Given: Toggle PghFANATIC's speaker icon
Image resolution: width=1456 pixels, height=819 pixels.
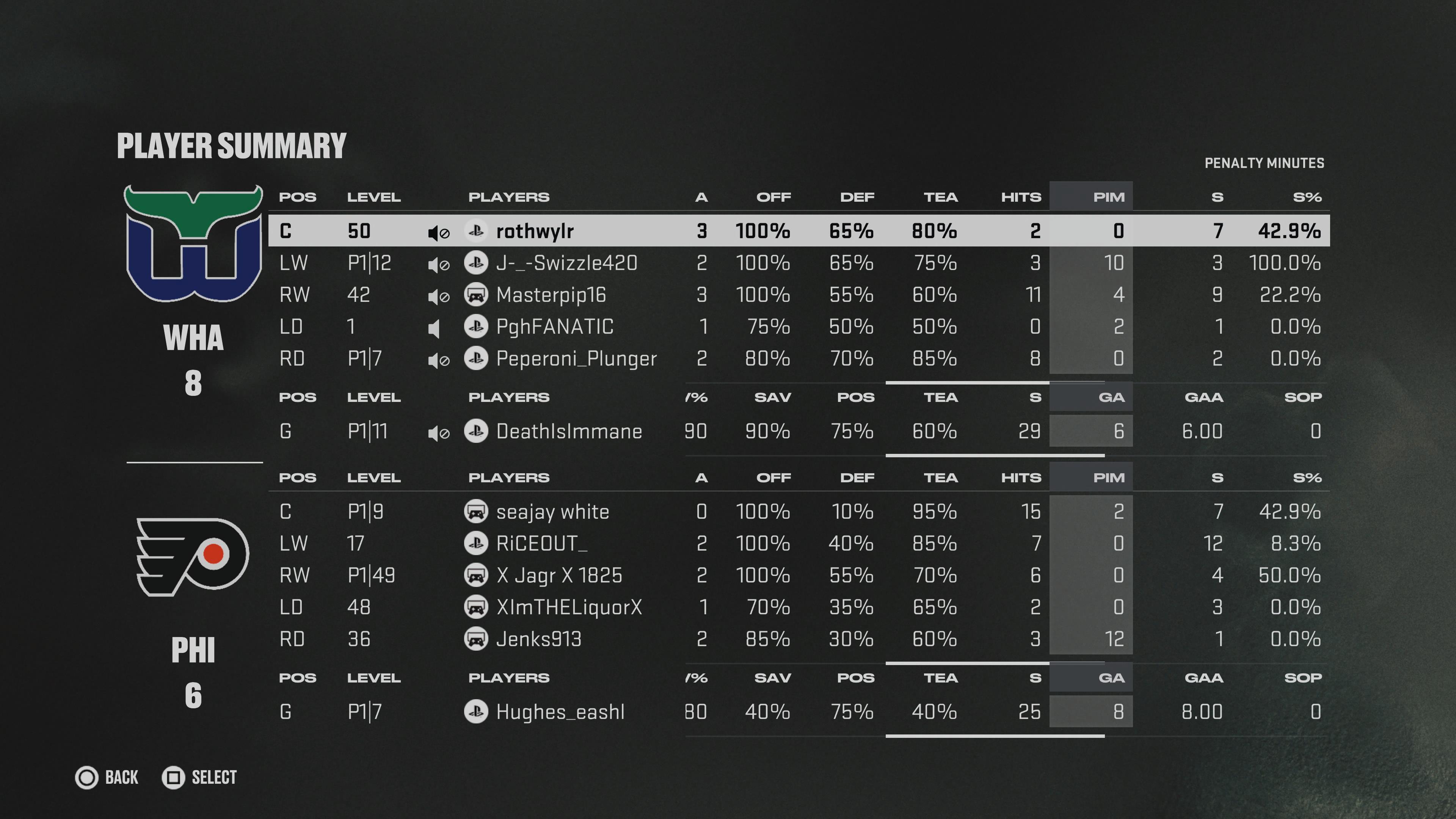Looking at the screenshot, I should [x=434, y=328].
